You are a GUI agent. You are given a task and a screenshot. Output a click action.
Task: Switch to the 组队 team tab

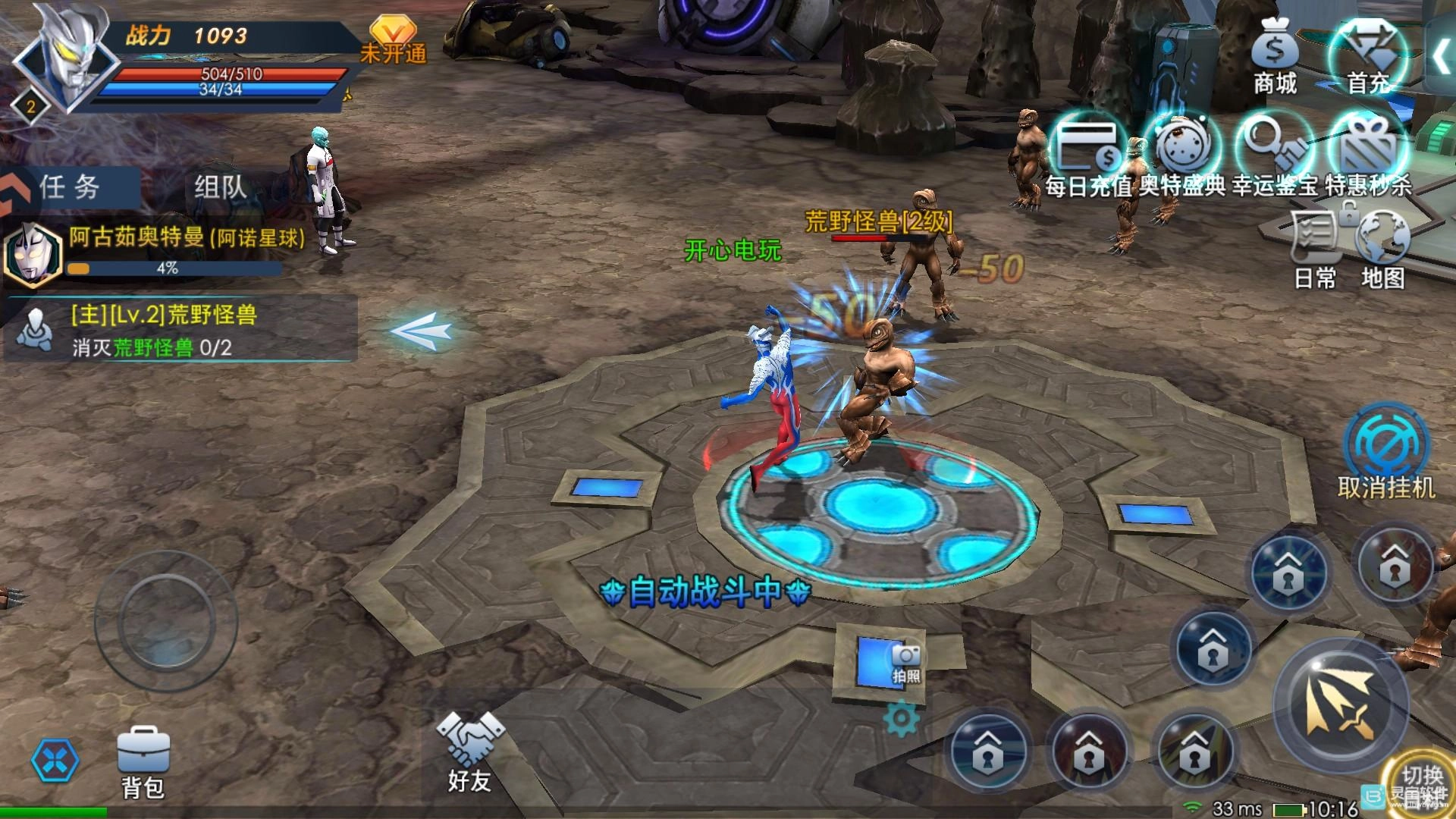pyautogui.click(x=220, y=187)
